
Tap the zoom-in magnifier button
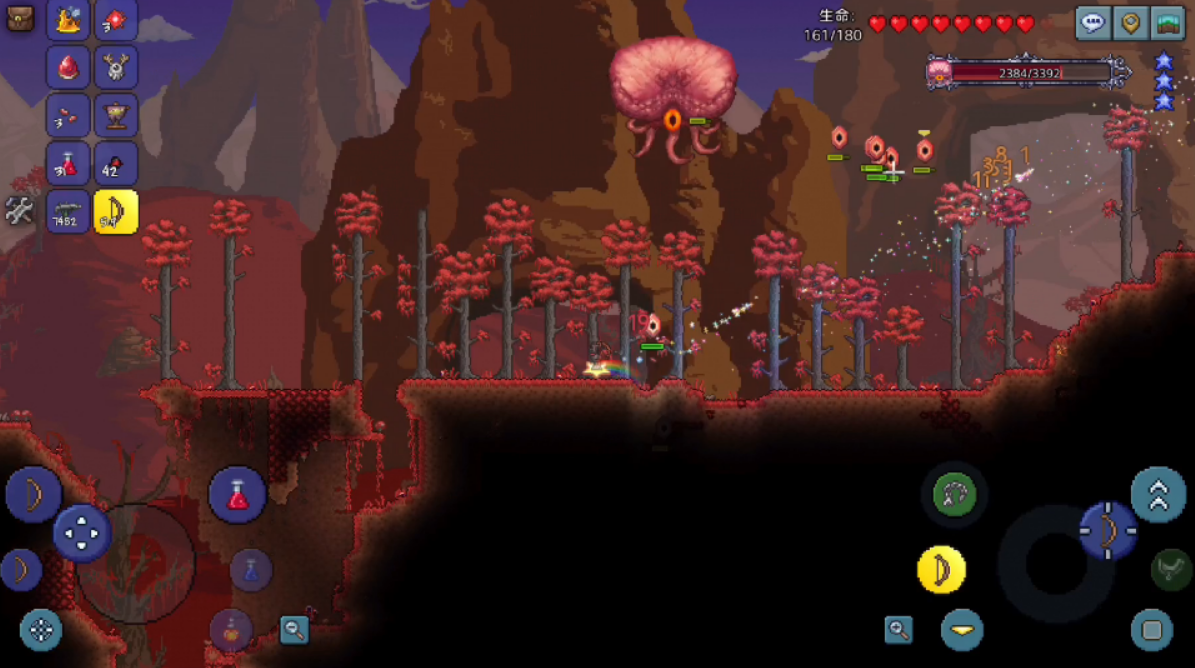click(x=899, y=629)
